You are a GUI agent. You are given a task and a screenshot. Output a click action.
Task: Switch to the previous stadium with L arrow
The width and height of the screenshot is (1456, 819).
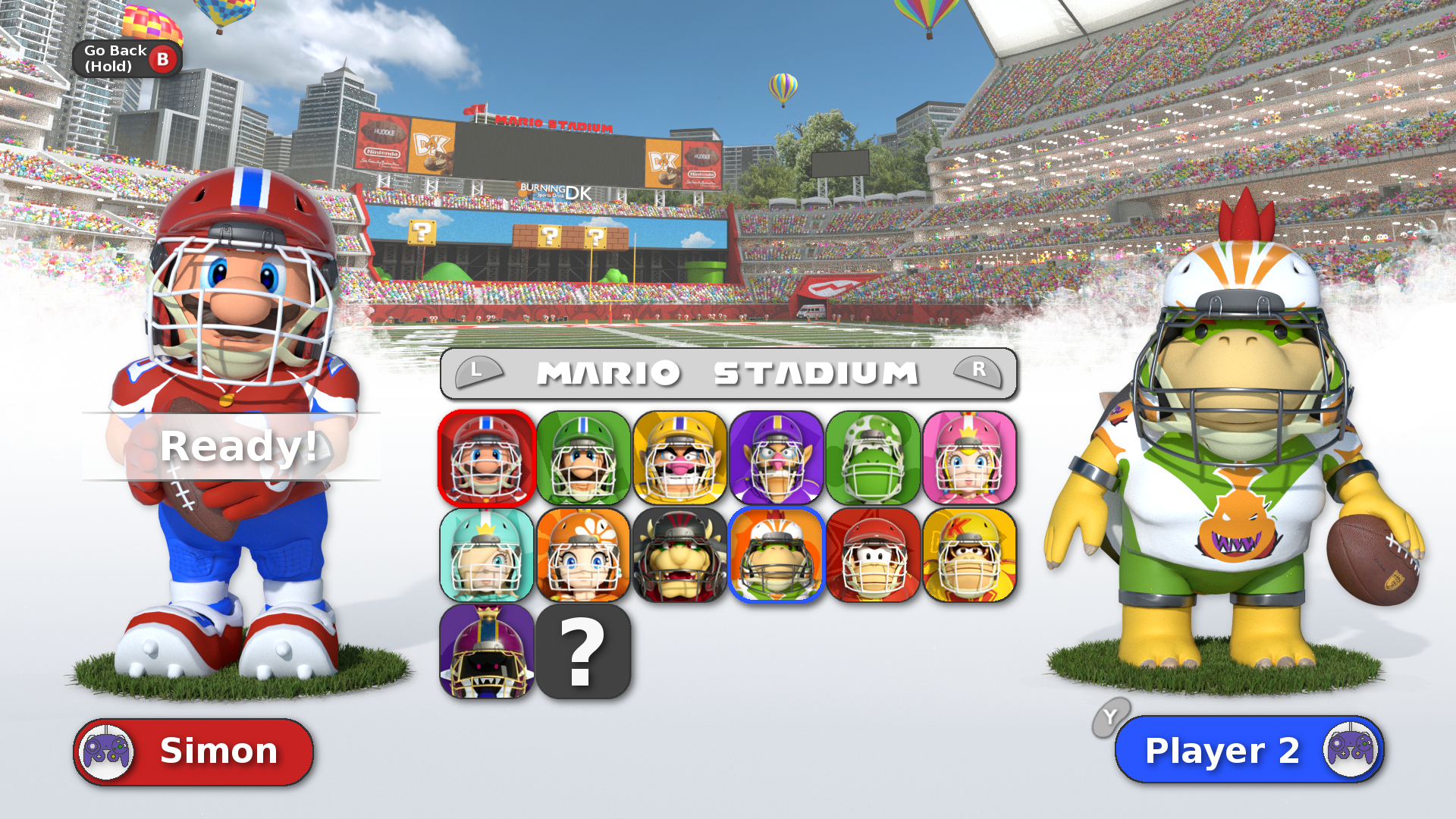pos(478,372)
